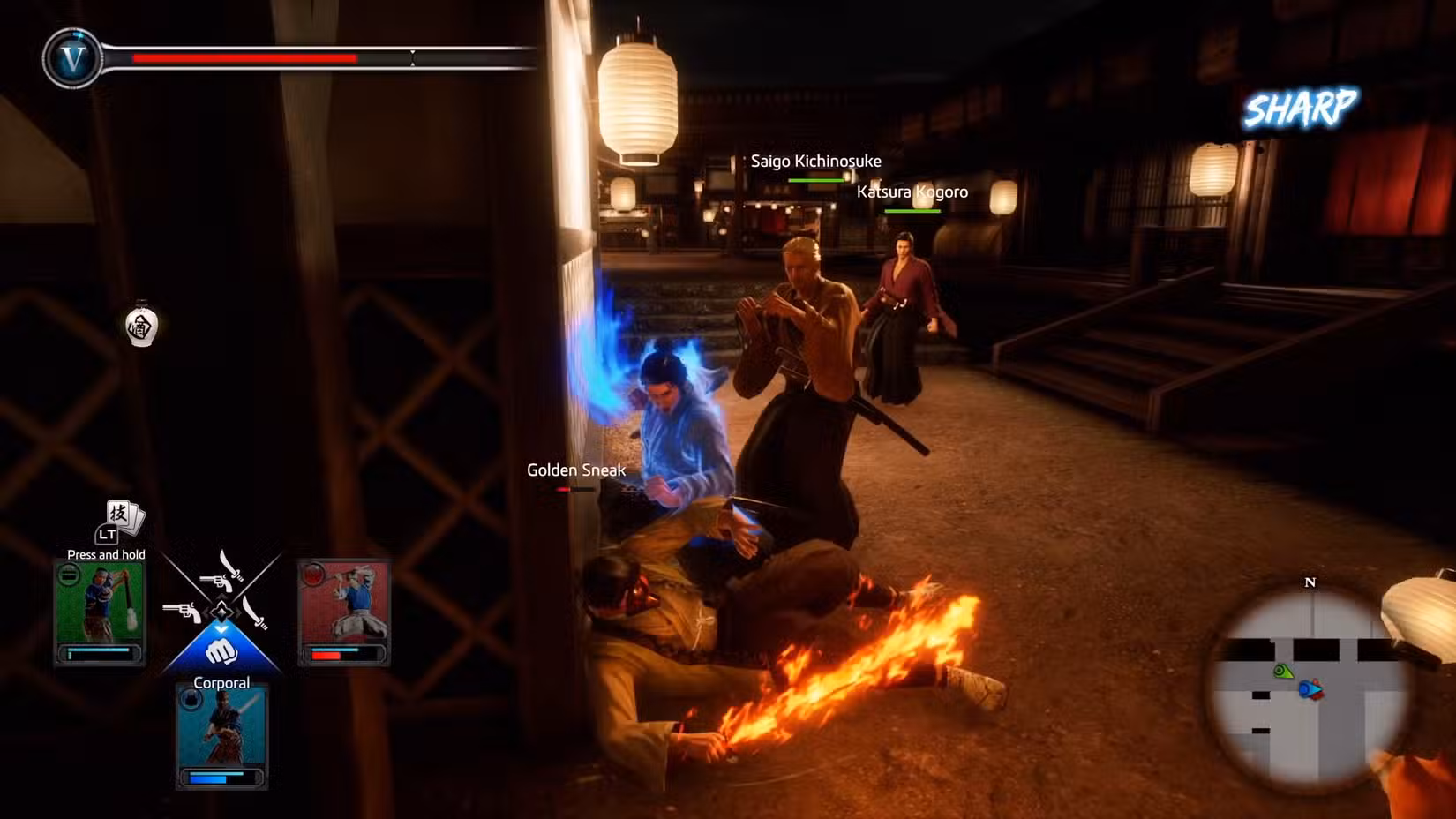This screenshot has width=1456, height=819.
Task: Switch to the Gunman revolver style
Action: pos(181,611)
